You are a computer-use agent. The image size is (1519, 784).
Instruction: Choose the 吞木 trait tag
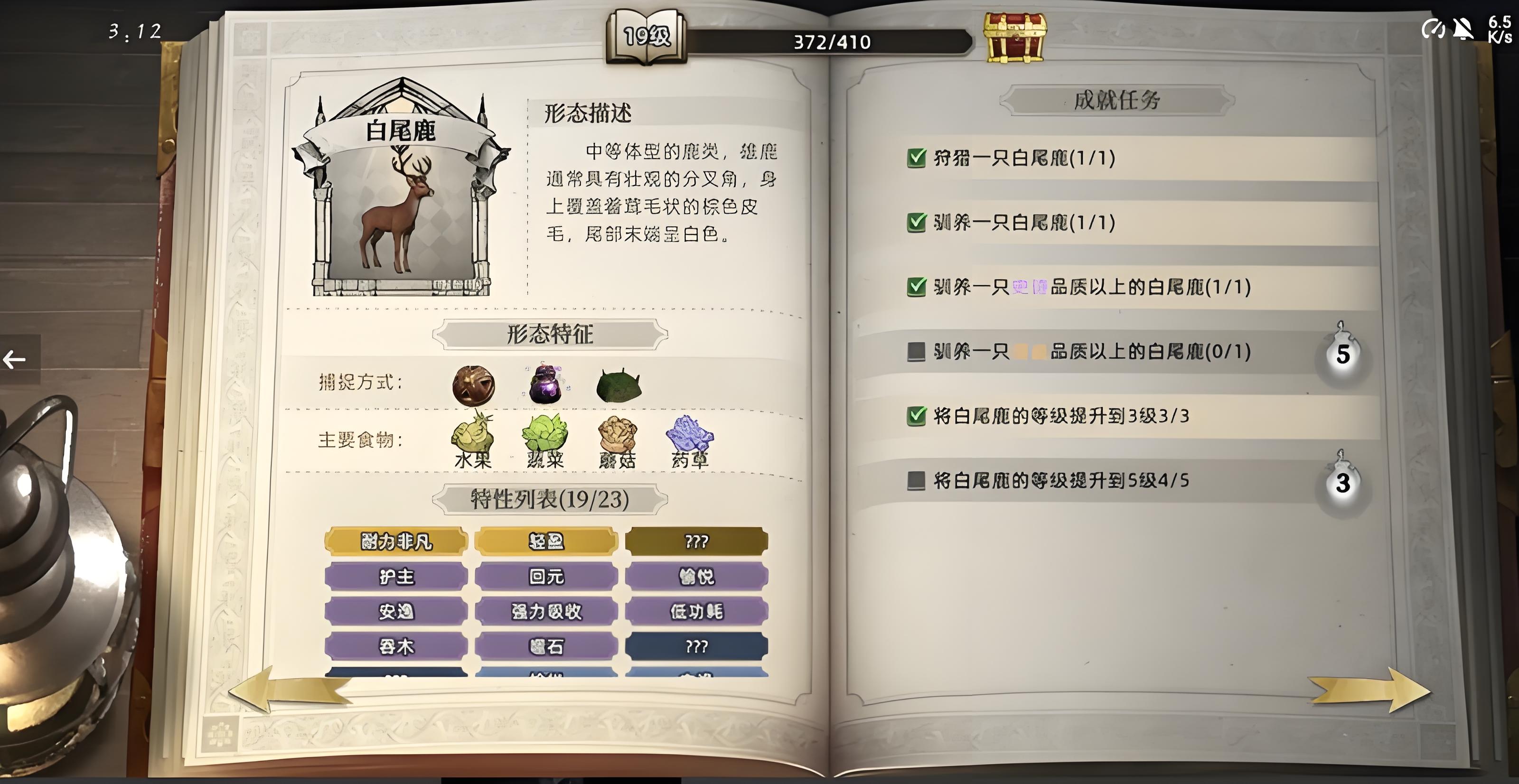396,647
